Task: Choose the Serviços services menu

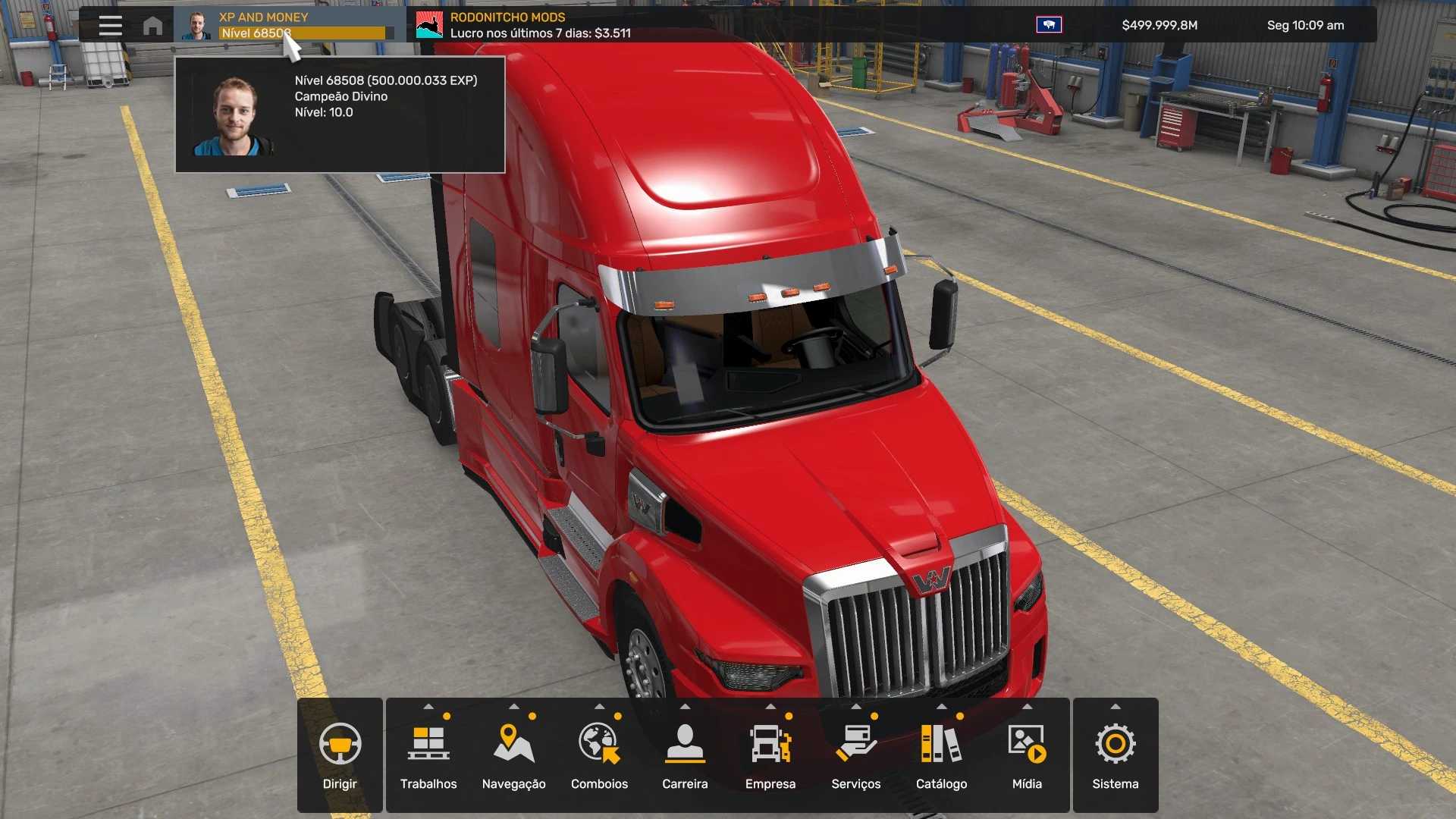Action: point(855,755)
